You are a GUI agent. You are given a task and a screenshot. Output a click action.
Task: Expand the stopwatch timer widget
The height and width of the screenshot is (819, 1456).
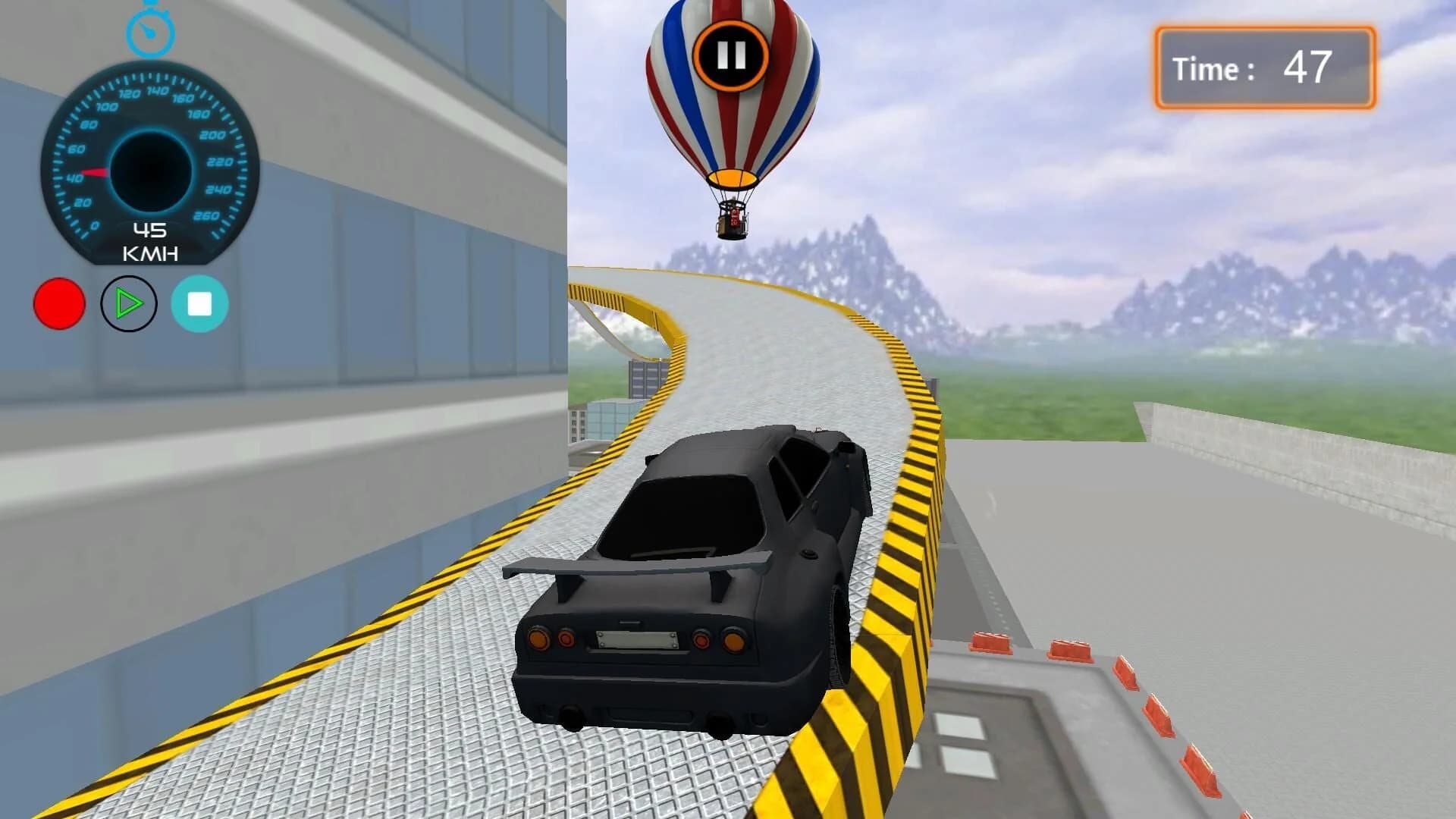pyautogui.click(x=150, y=33)
